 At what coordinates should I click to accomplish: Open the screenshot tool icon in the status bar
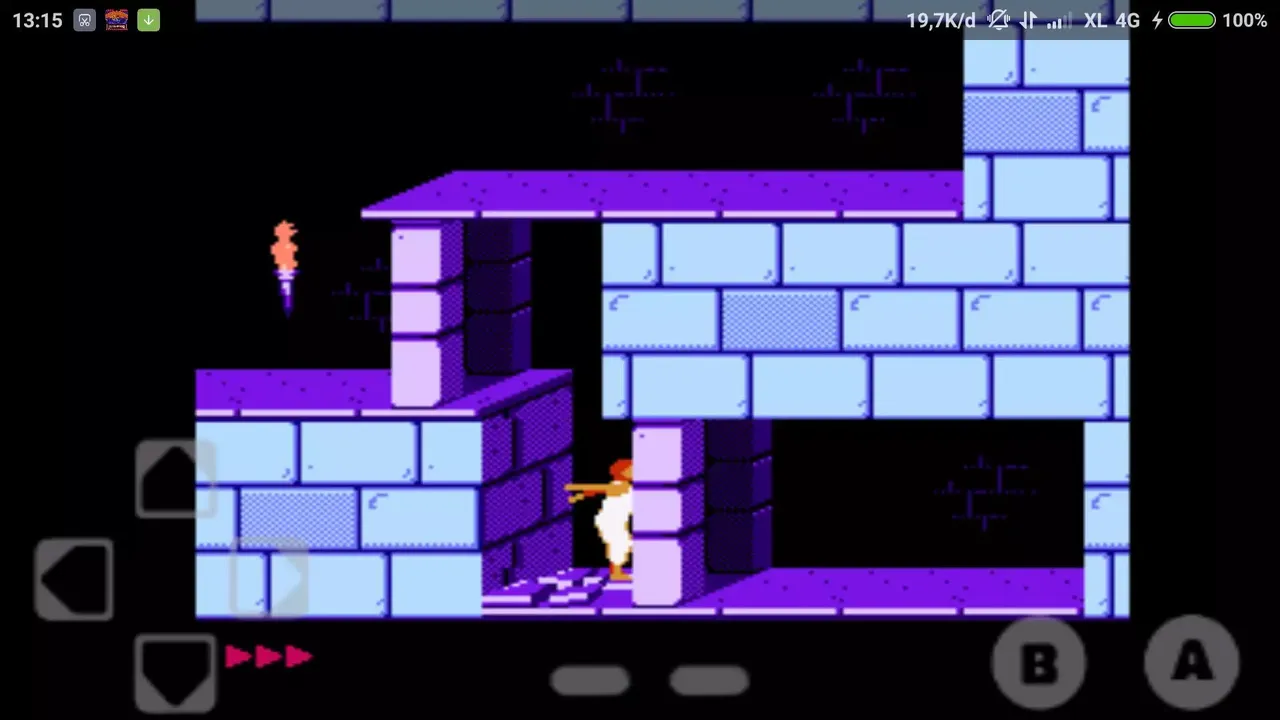pyautogui.click(x=83, y=20)
